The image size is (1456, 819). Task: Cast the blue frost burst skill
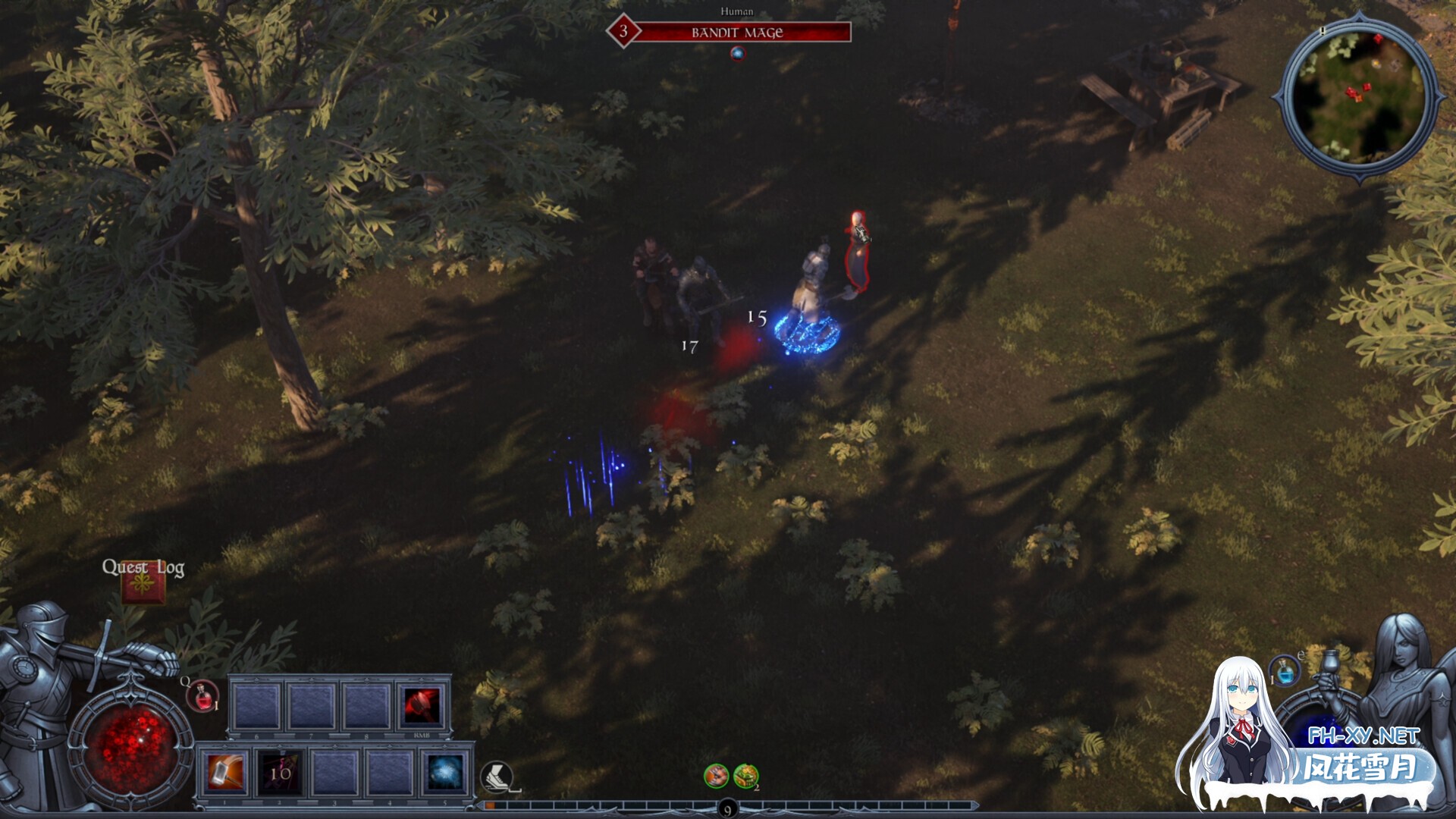point(444,772)
